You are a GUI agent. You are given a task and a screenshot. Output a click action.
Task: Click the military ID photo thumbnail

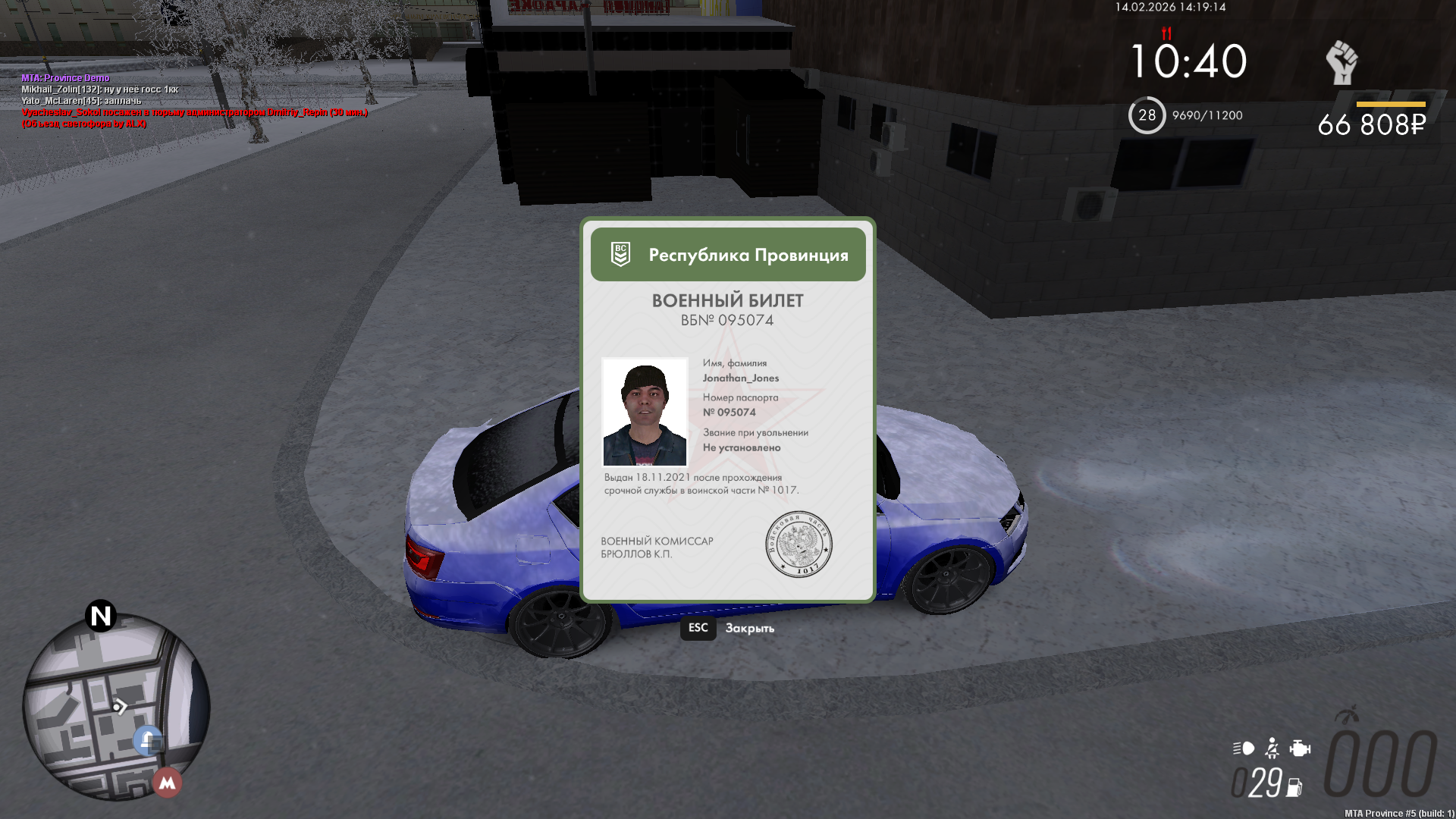coord(645,412)
